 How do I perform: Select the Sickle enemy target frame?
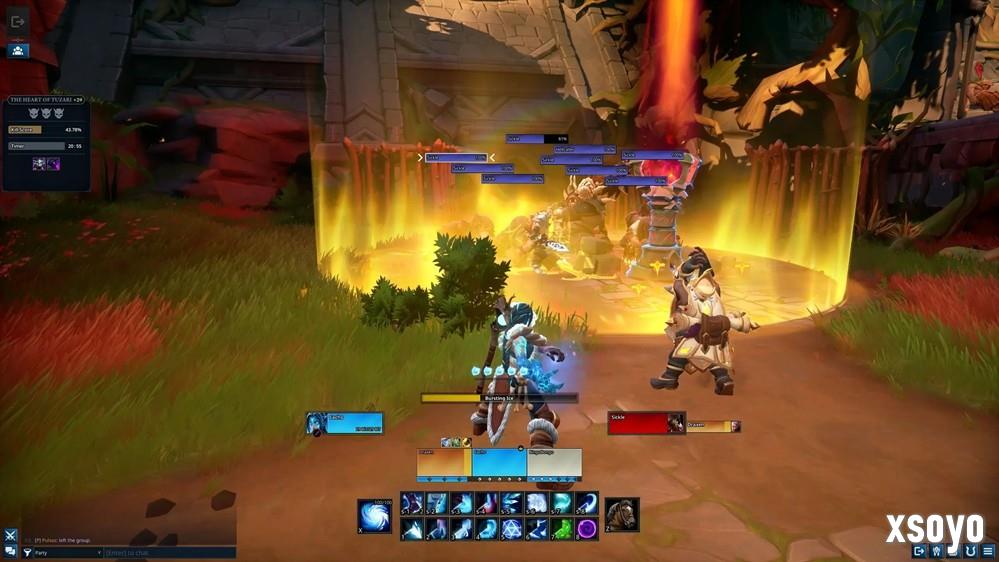[646, 423]
